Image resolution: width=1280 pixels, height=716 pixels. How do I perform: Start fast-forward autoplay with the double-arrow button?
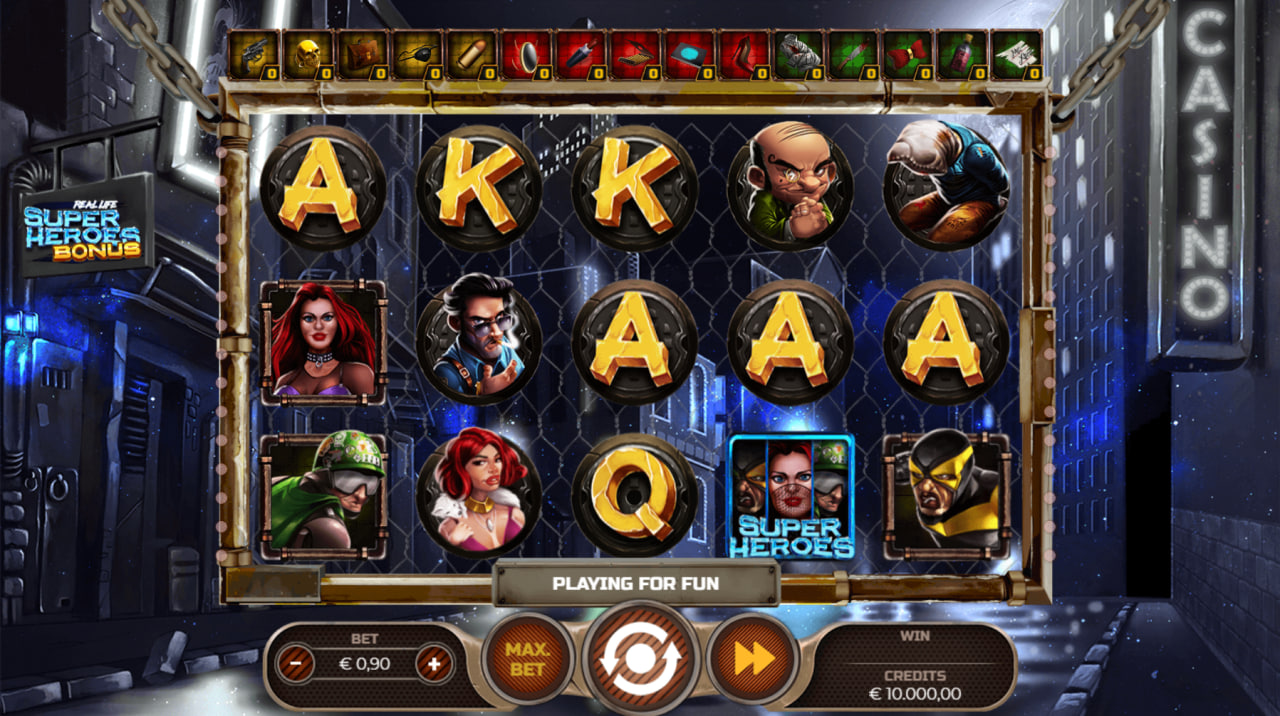tap(753, 658)
